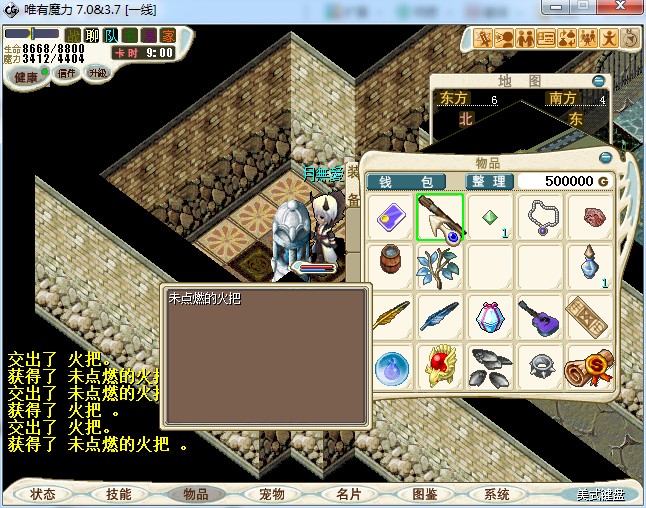646x508 pixels.
Task: Select the golden feather item
Action: pos(390,317)
